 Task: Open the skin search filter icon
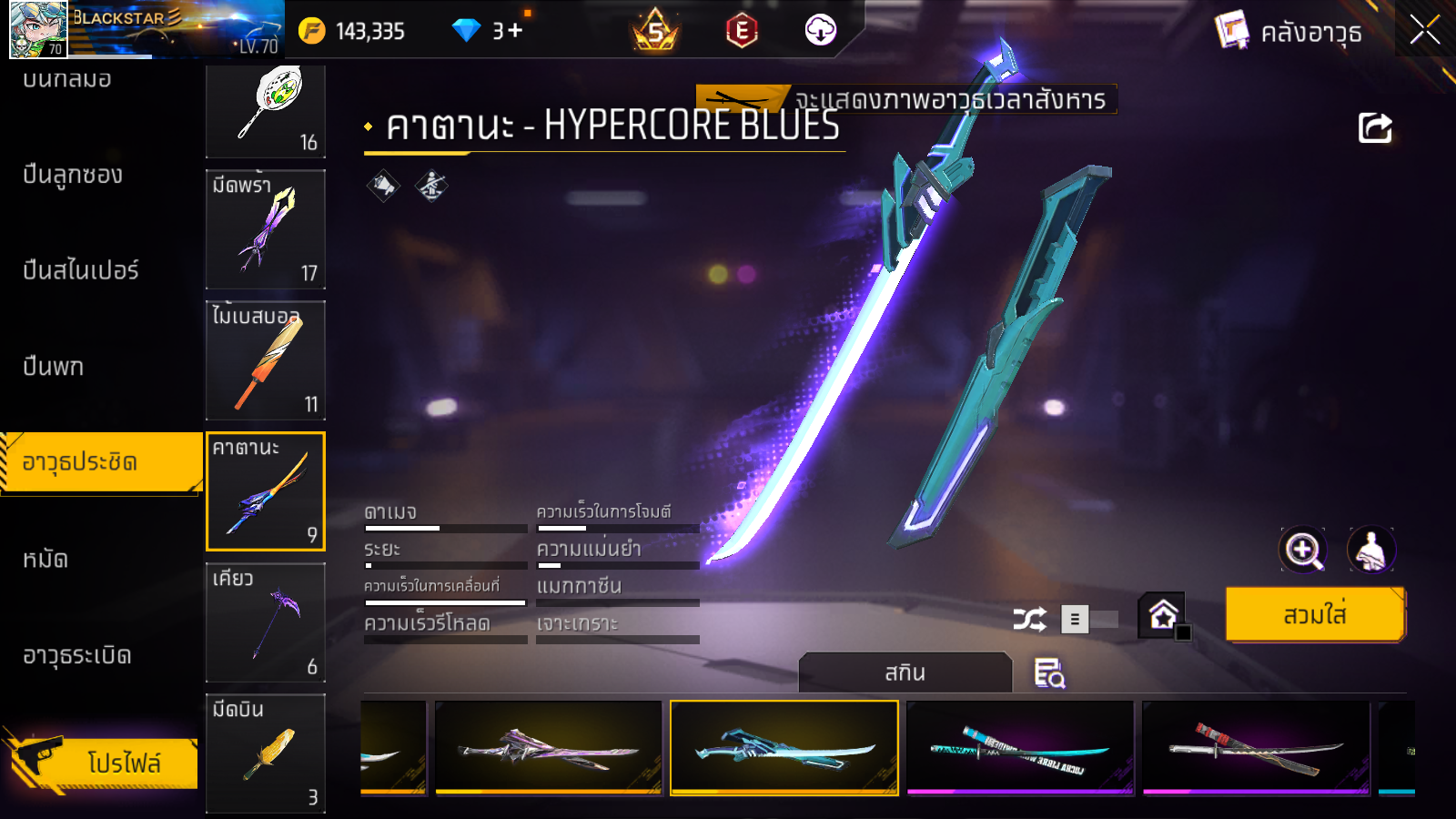1049,673
